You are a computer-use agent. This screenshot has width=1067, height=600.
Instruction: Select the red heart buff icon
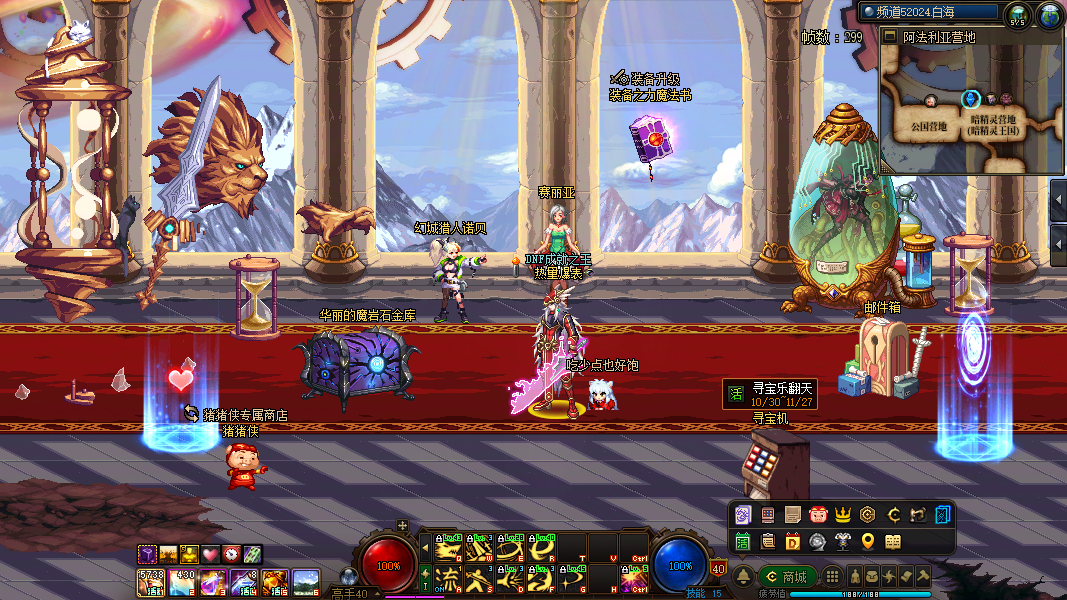(x=209, y=554)
